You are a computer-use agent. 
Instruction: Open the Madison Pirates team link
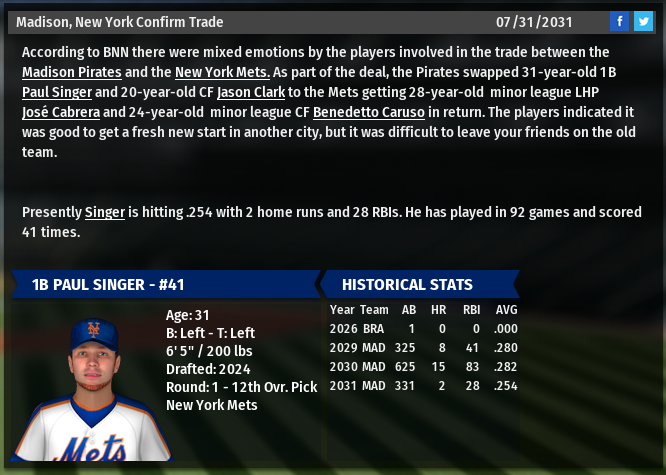coord(71,72)
